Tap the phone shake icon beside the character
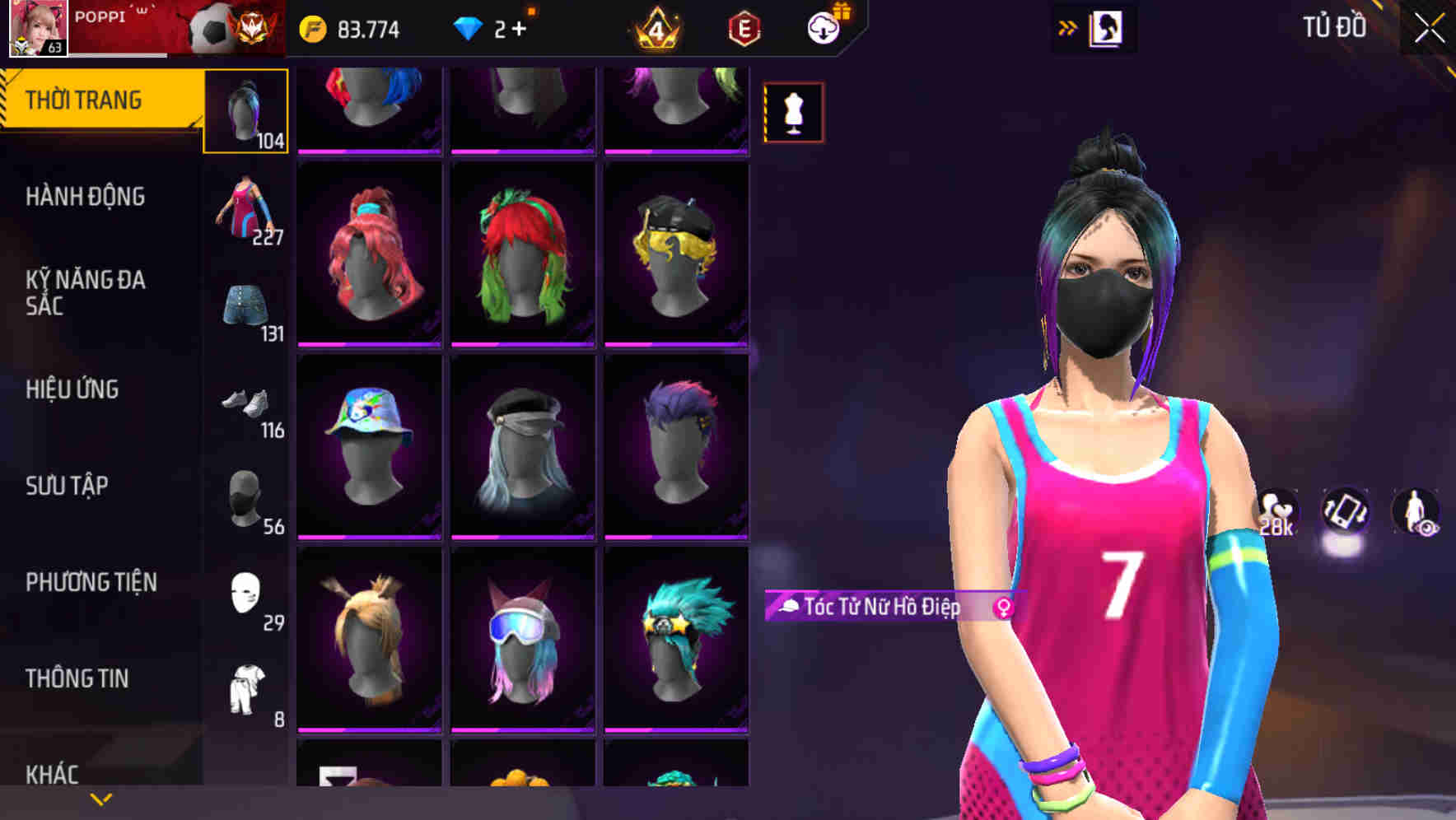This screenshot has height=820, width=1456. [1347, 512]
